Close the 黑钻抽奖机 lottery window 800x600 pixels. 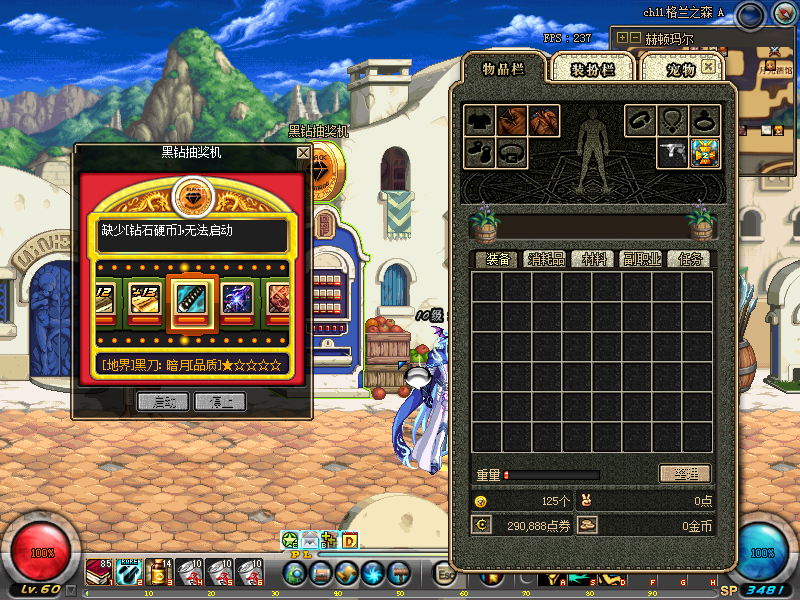[303, 153]
